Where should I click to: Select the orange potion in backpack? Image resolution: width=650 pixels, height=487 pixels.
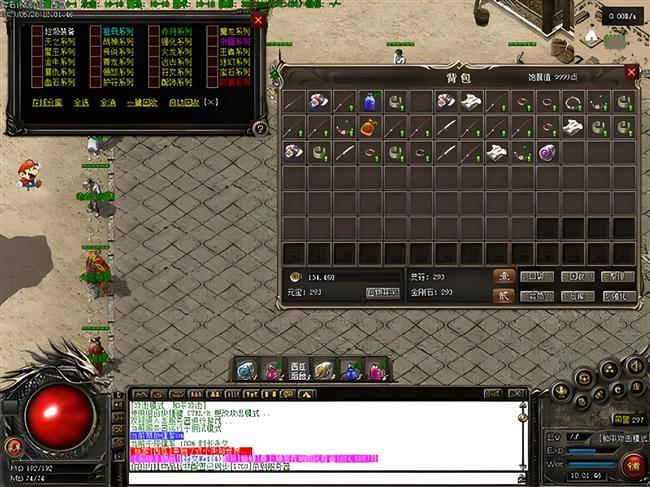tap(369, 127)
